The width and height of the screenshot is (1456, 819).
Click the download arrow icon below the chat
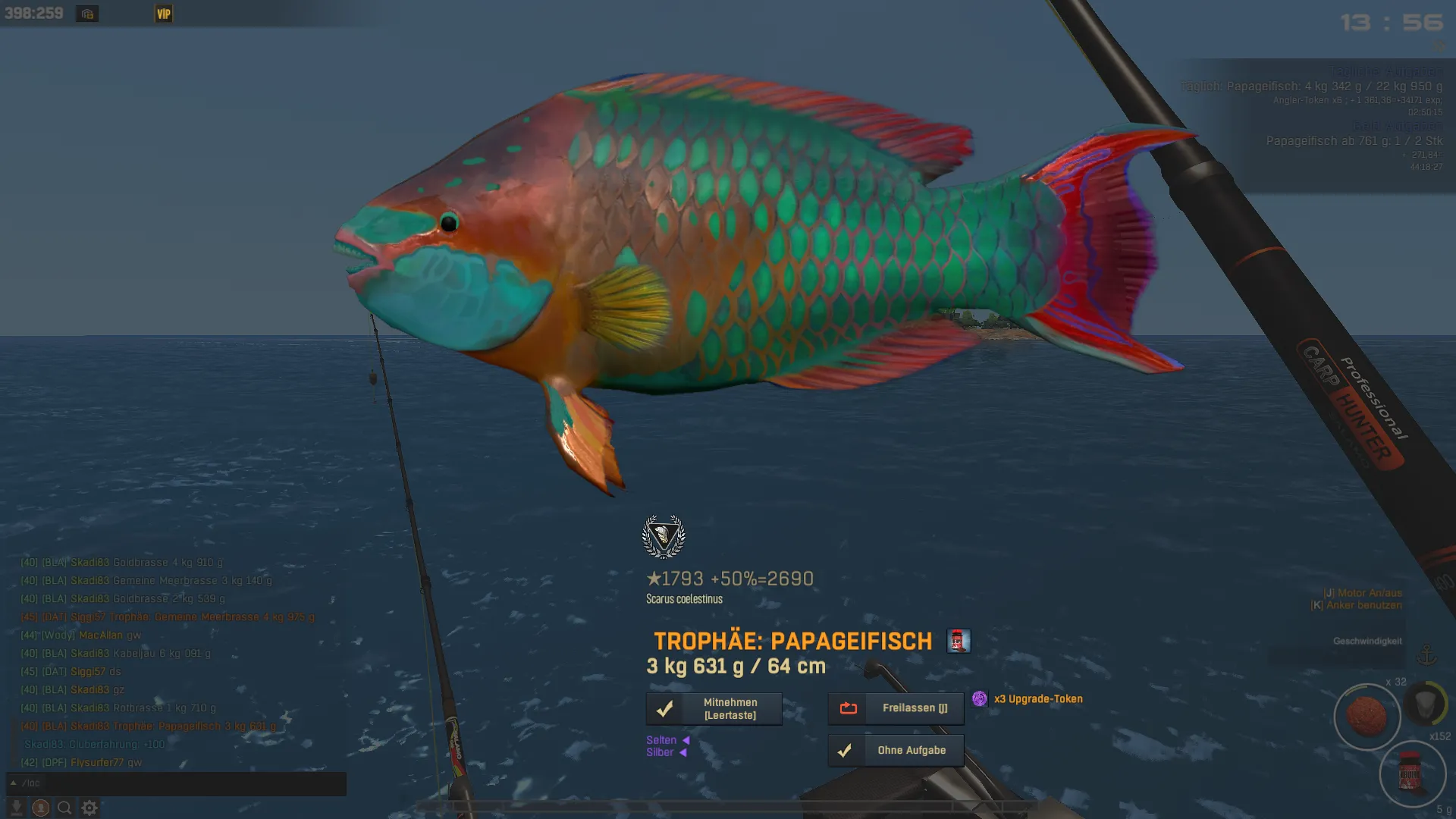16,808
